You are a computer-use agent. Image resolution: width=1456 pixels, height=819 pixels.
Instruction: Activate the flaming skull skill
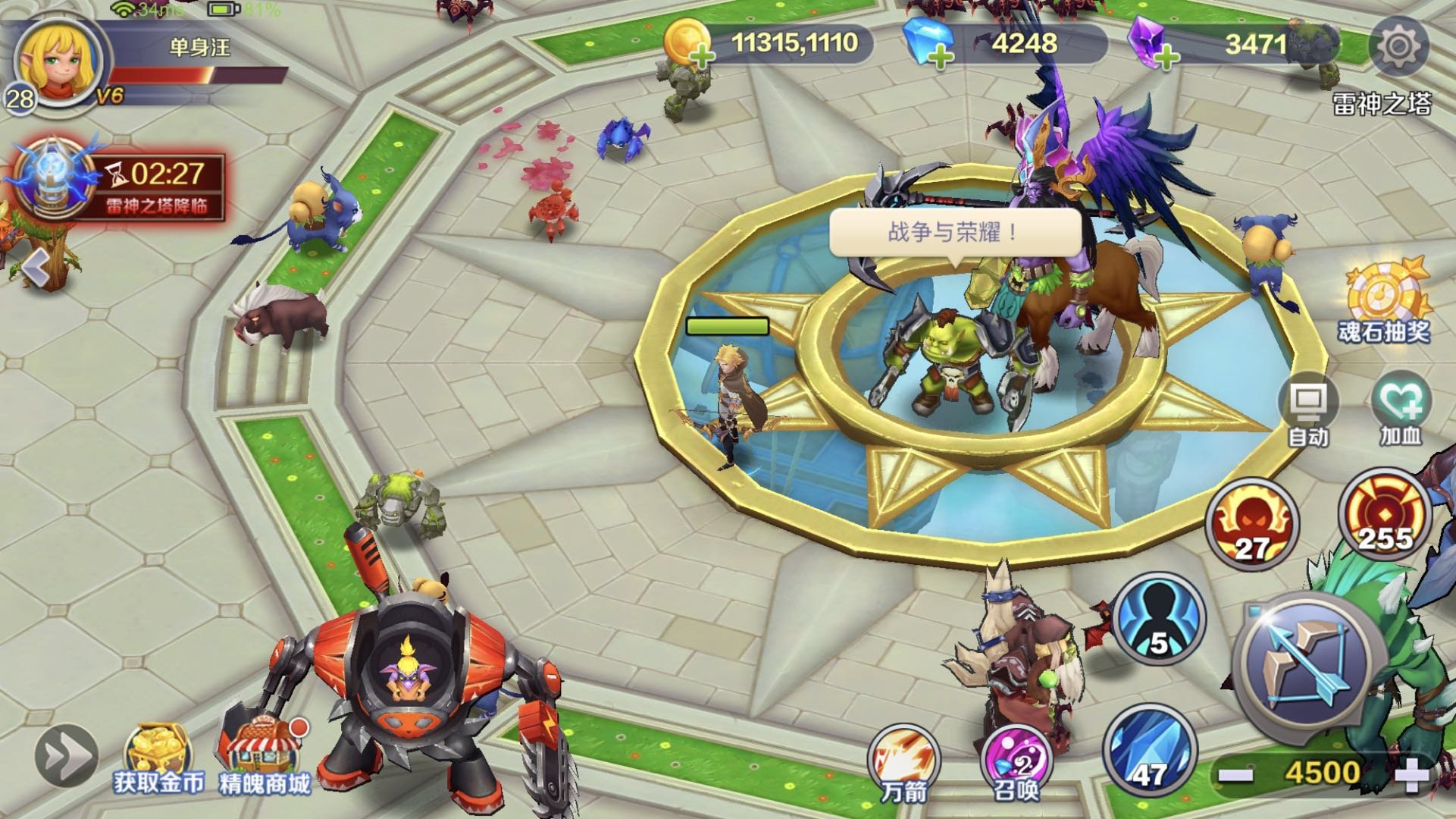point(1251,525)
